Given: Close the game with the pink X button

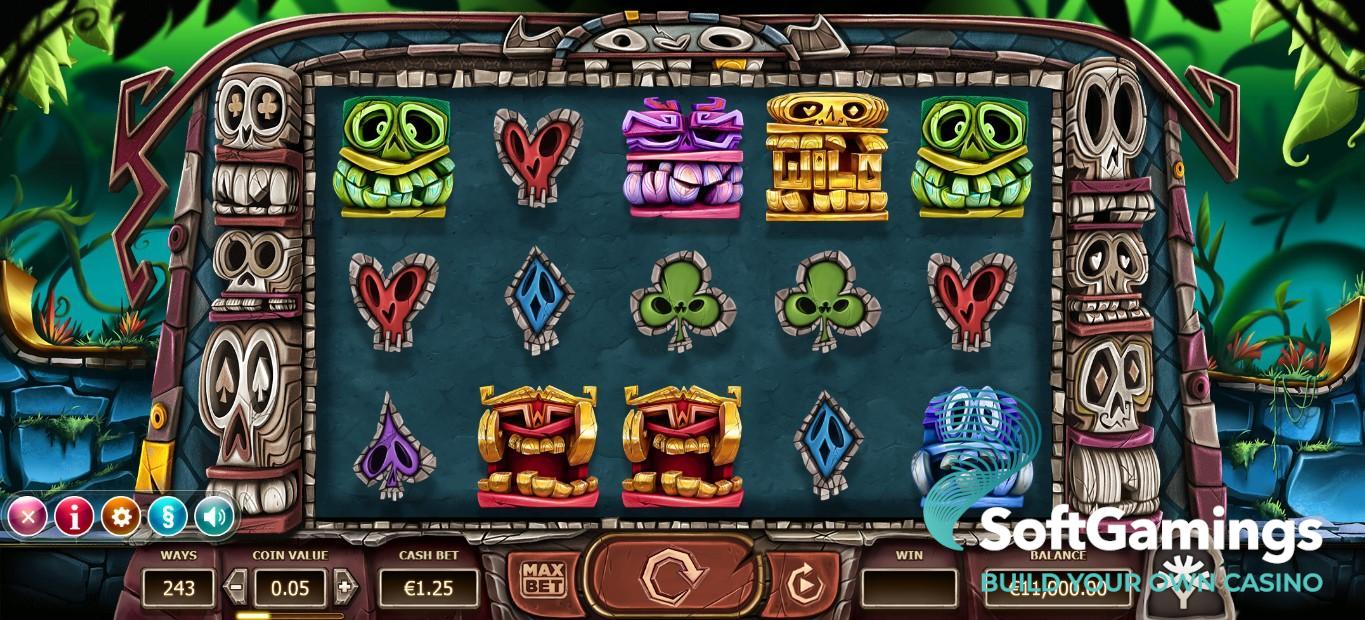Looking at the screenshot, I should [x=28, y=516].
